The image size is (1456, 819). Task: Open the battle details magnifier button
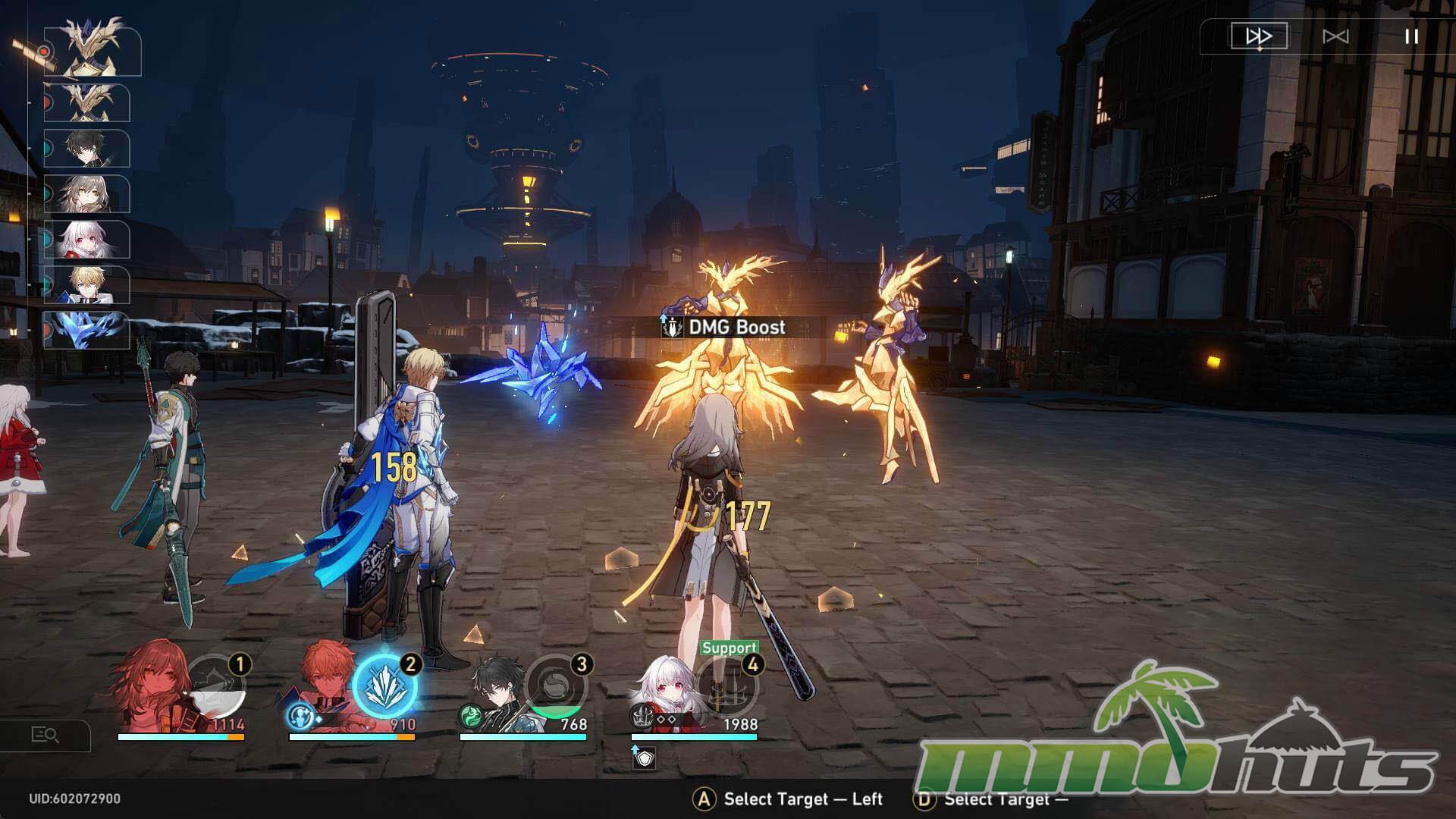point(45,735)
